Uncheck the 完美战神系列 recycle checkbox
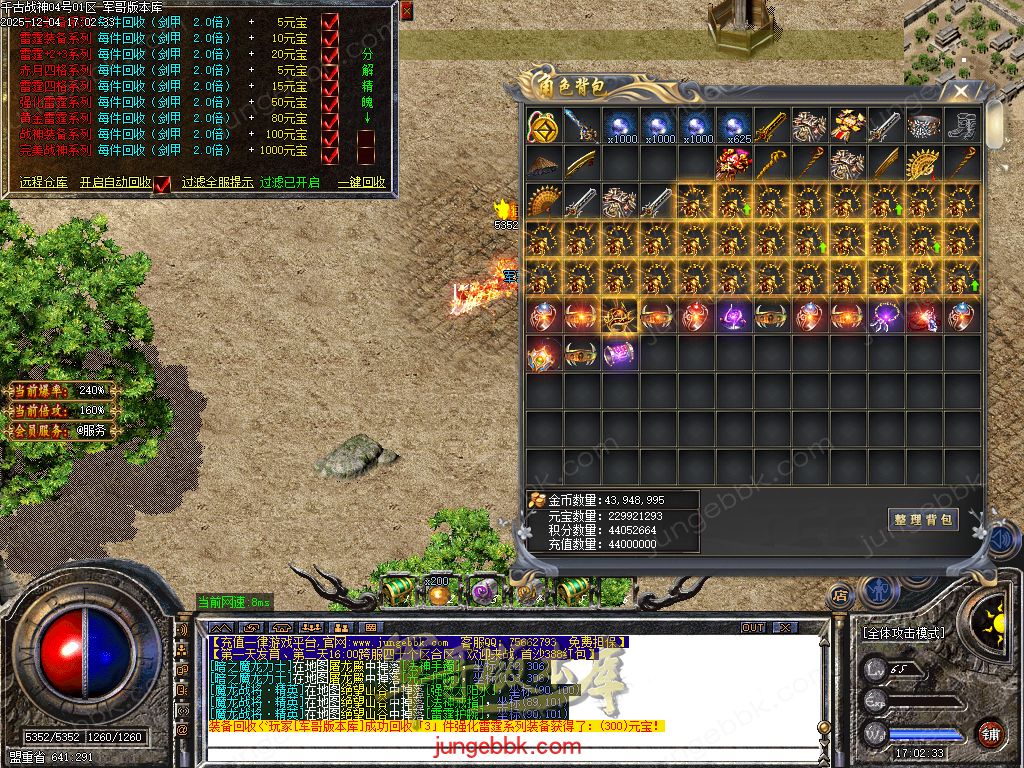This screenshot has width=1024, height=768. (331, 152)
